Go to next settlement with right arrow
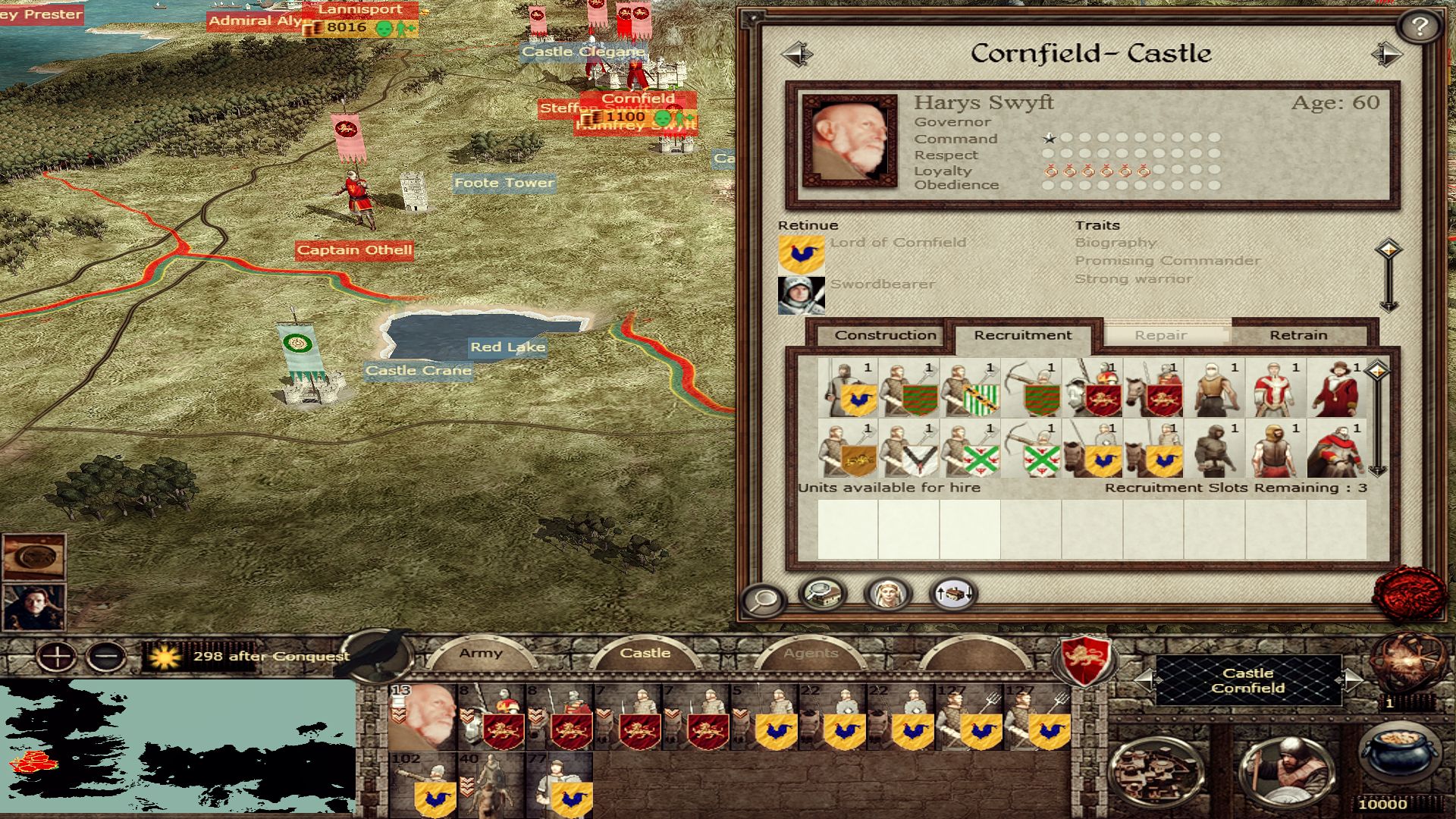 [1385, 54]
